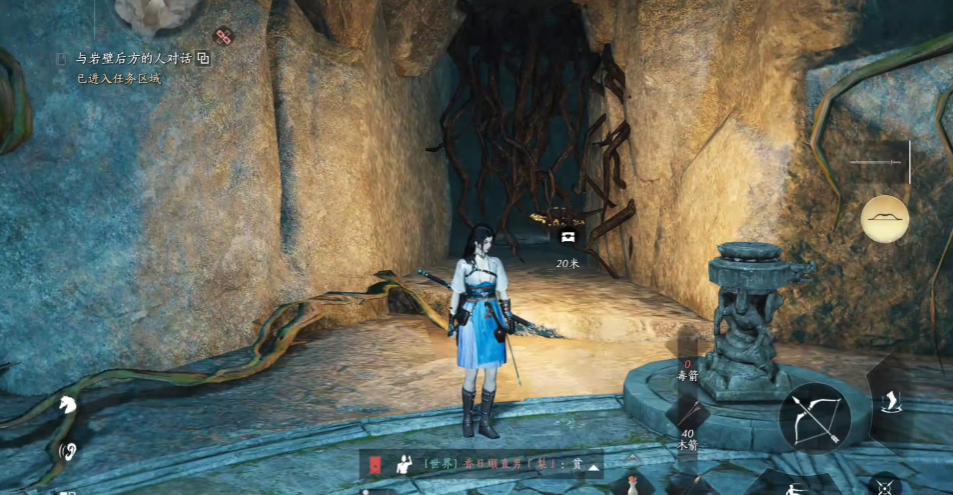Fire the bow with the attack button
The width and height of the screenshot is (953, 495).
(815, 417)
